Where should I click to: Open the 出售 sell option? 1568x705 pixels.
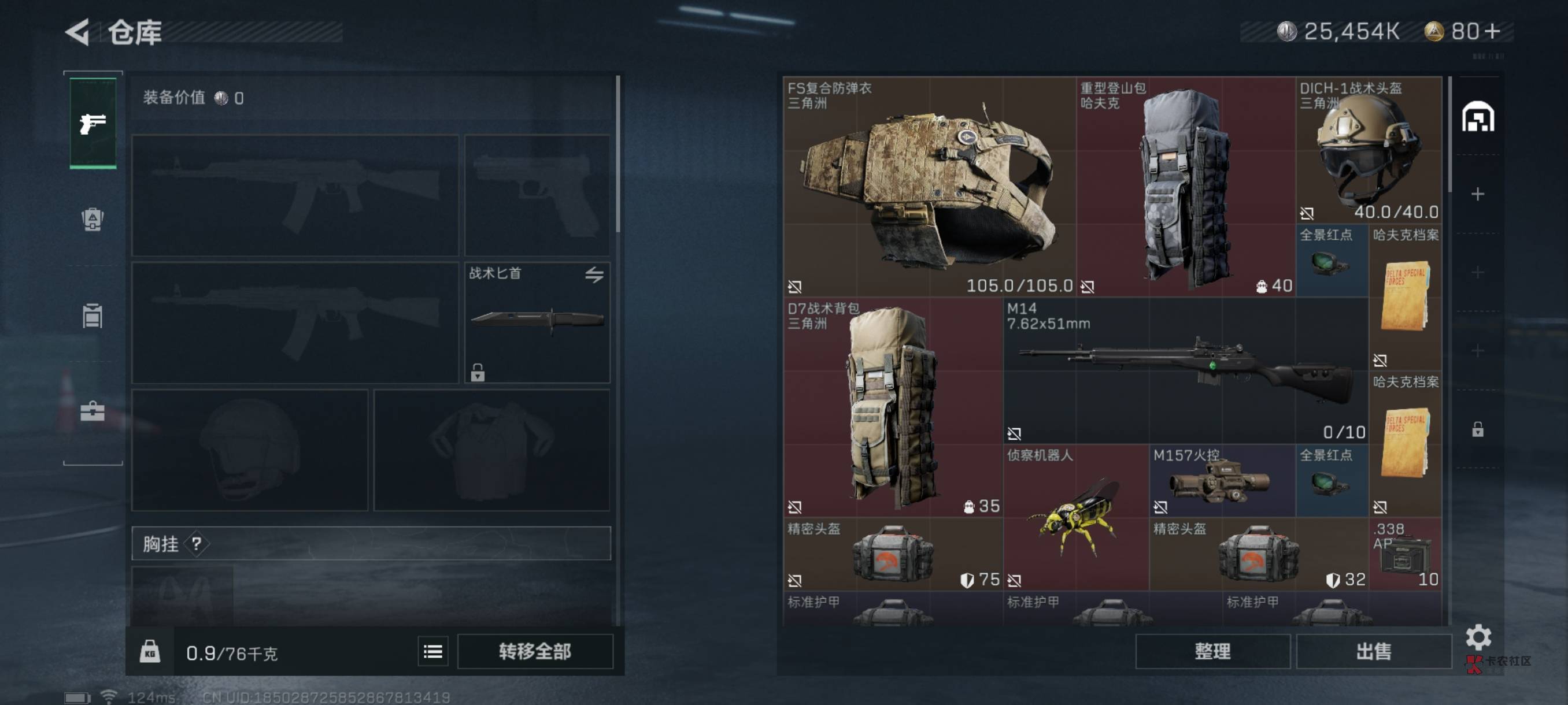pyautogui.click(x=1373, y=651)
